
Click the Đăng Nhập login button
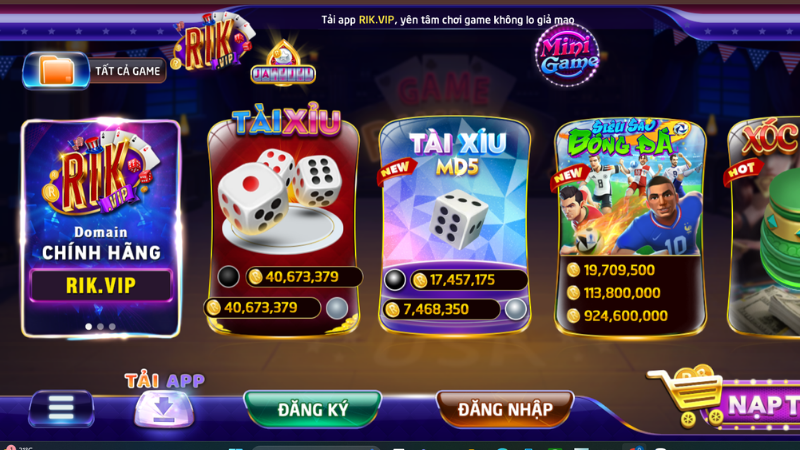(x=505, y=409)
